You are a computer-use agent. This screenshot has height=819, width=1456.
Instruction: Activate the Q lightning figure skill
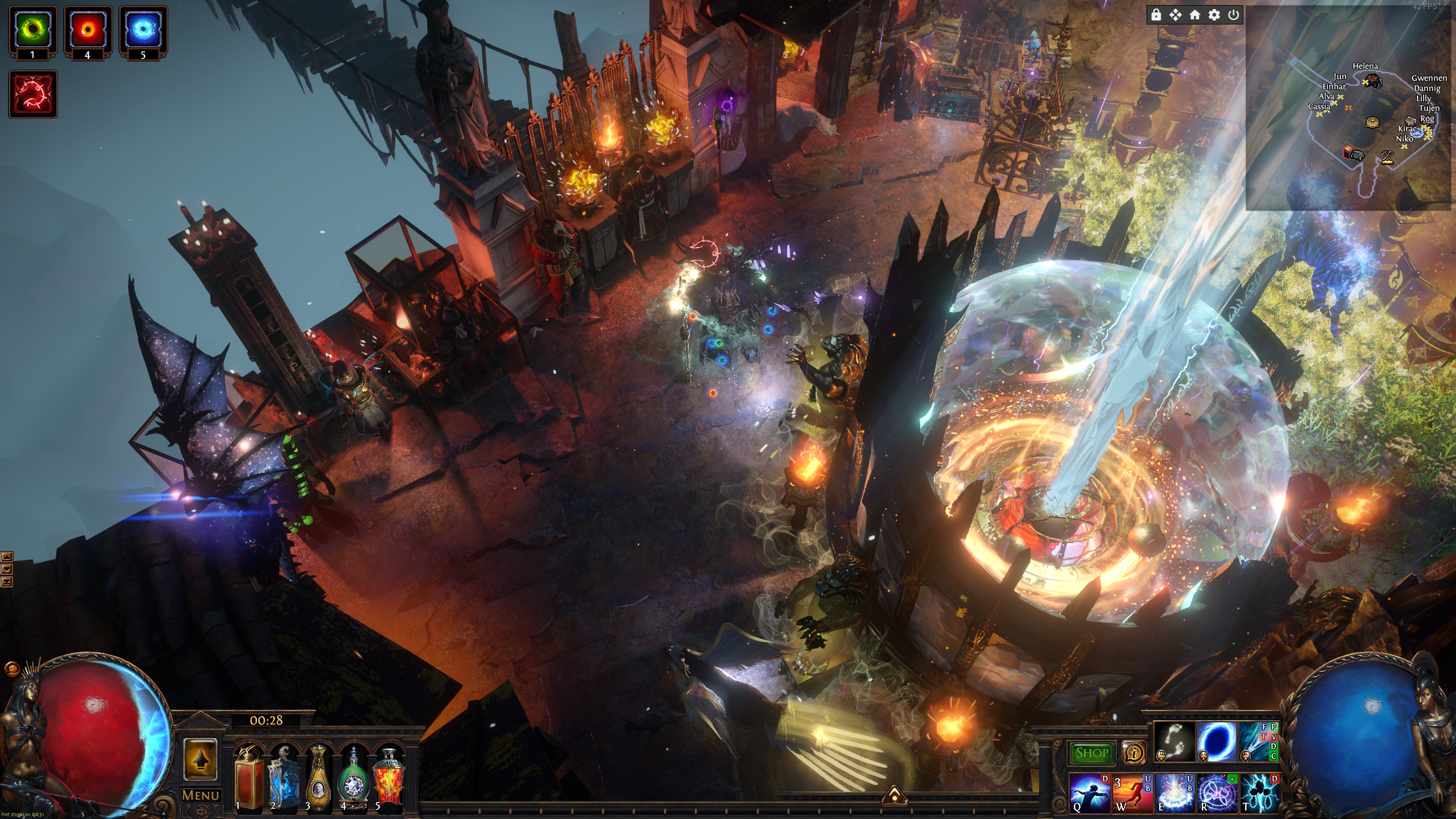(x=1089, y=792)
